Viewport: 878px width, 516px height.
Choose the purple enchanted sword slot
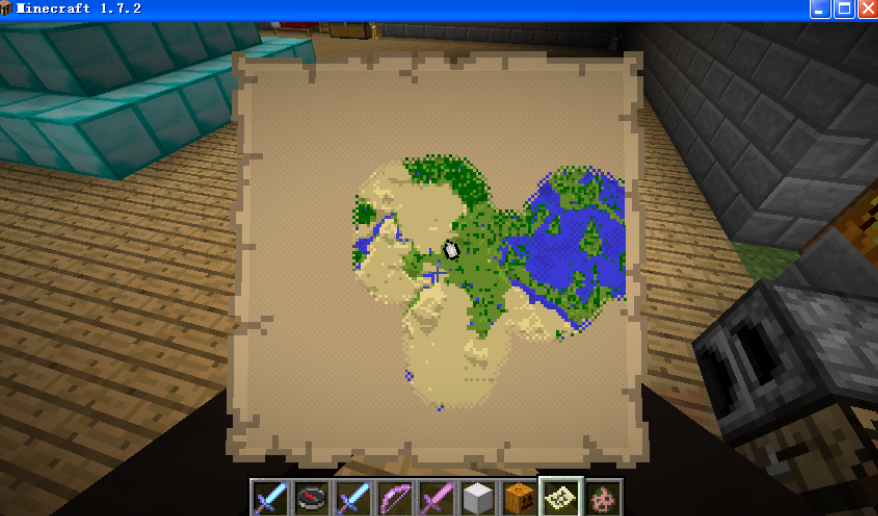[x=437, y=497]
